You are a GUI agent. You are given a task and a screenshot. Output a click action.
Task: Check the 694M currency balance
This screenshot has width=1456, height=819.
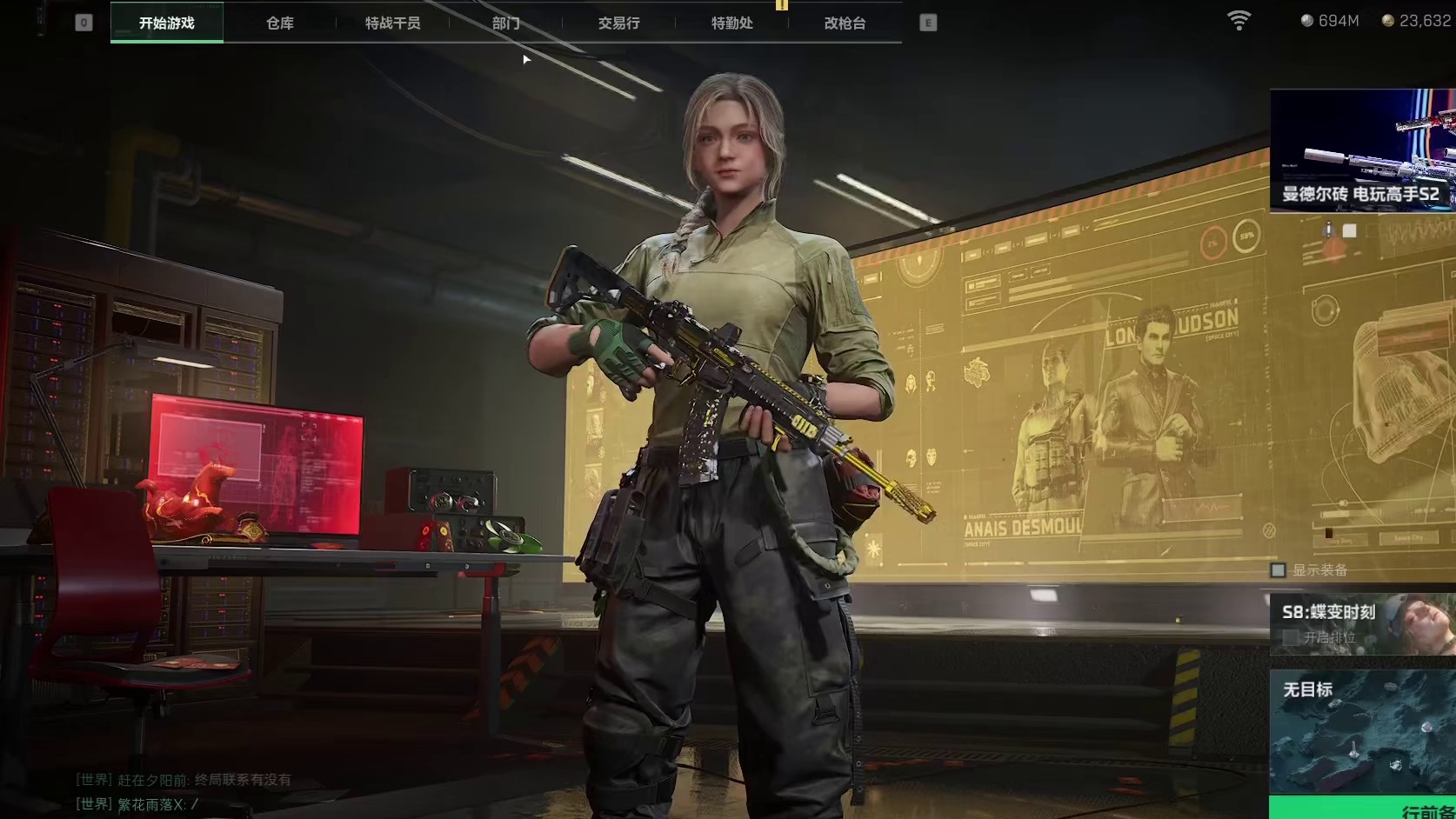(x=1330, y=21)
